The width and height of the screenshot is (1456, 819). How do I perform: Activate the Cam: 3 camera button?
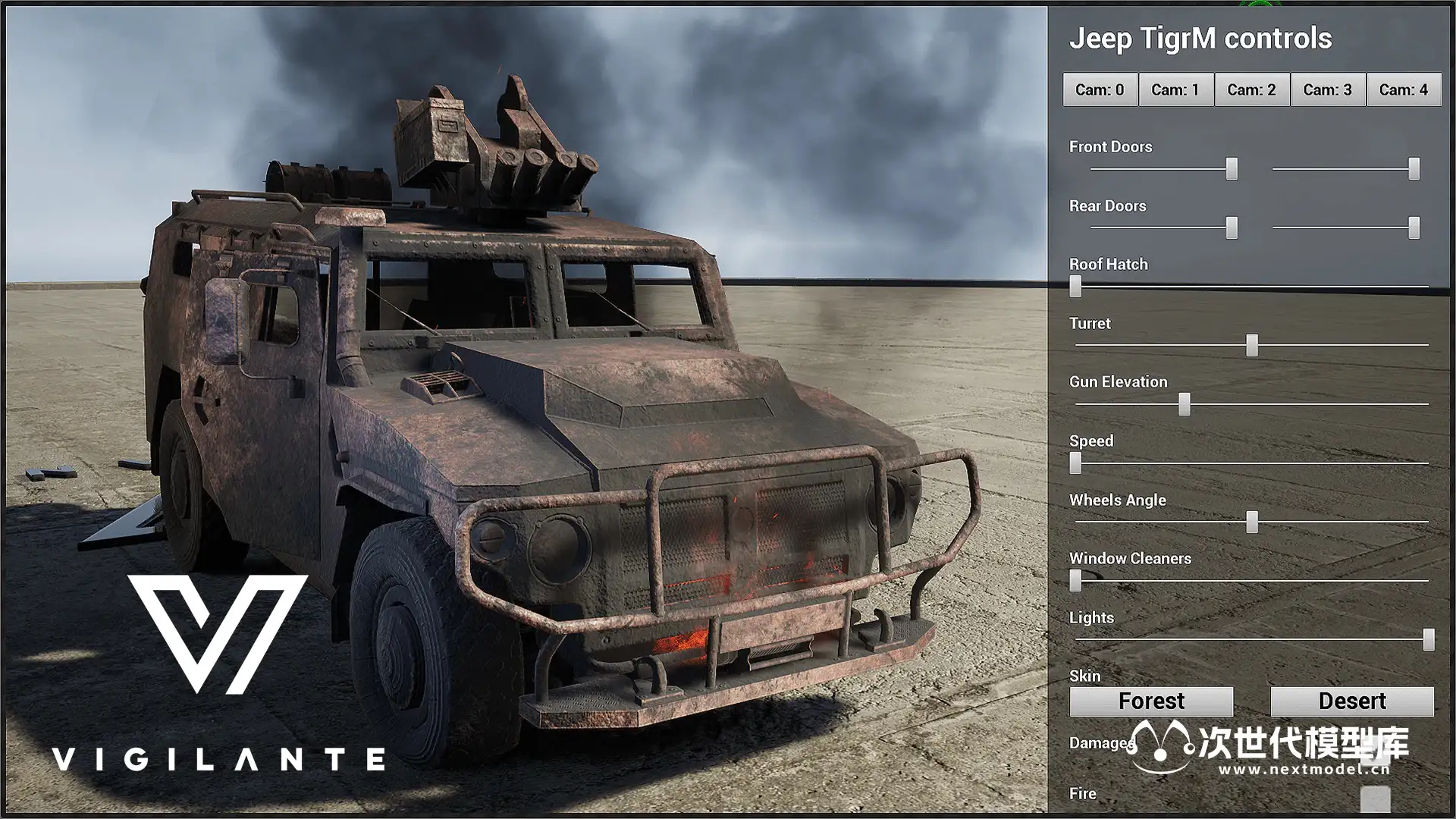(1327, 90)
